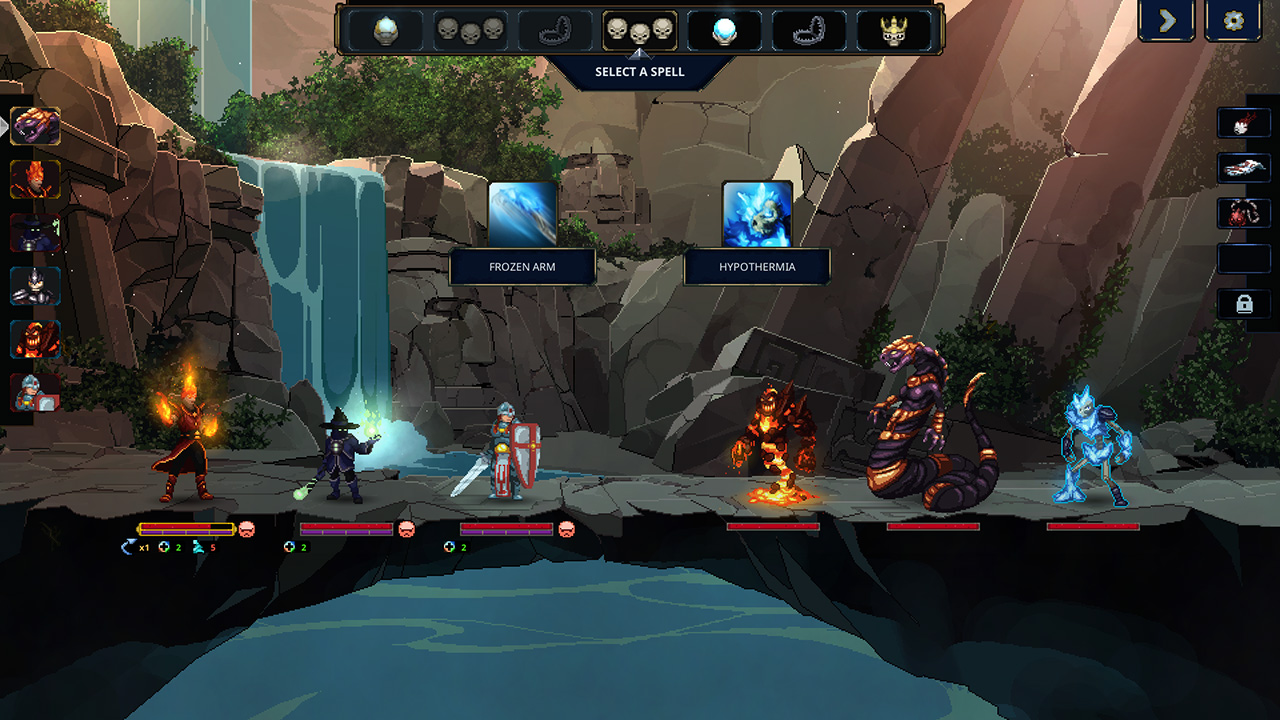Select the silver ice golem turn portrait

pyautogui.click(x=35, y=286)
